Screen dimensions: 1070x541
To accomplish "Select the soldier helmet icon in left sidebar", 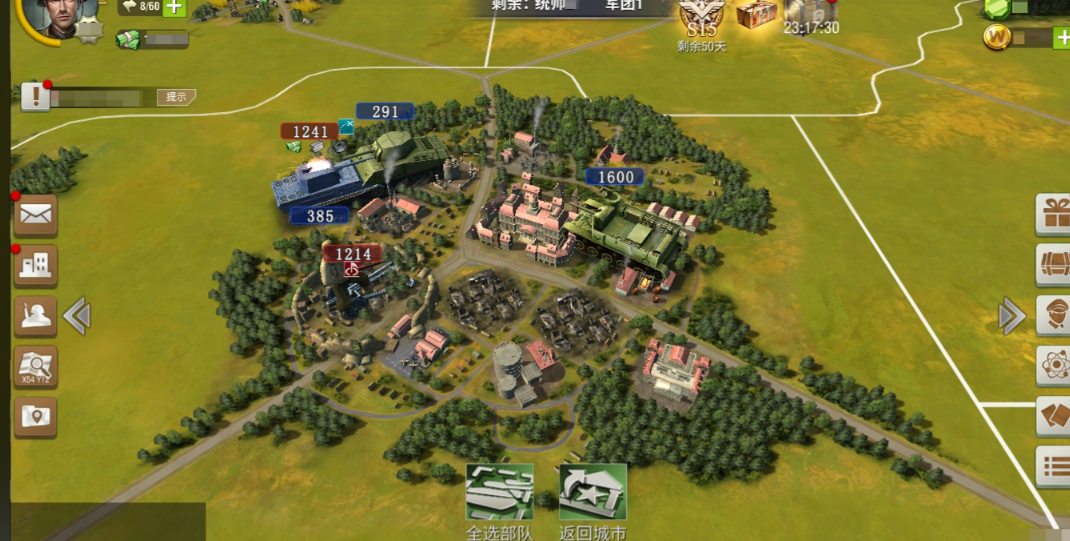I will point(35,317).
